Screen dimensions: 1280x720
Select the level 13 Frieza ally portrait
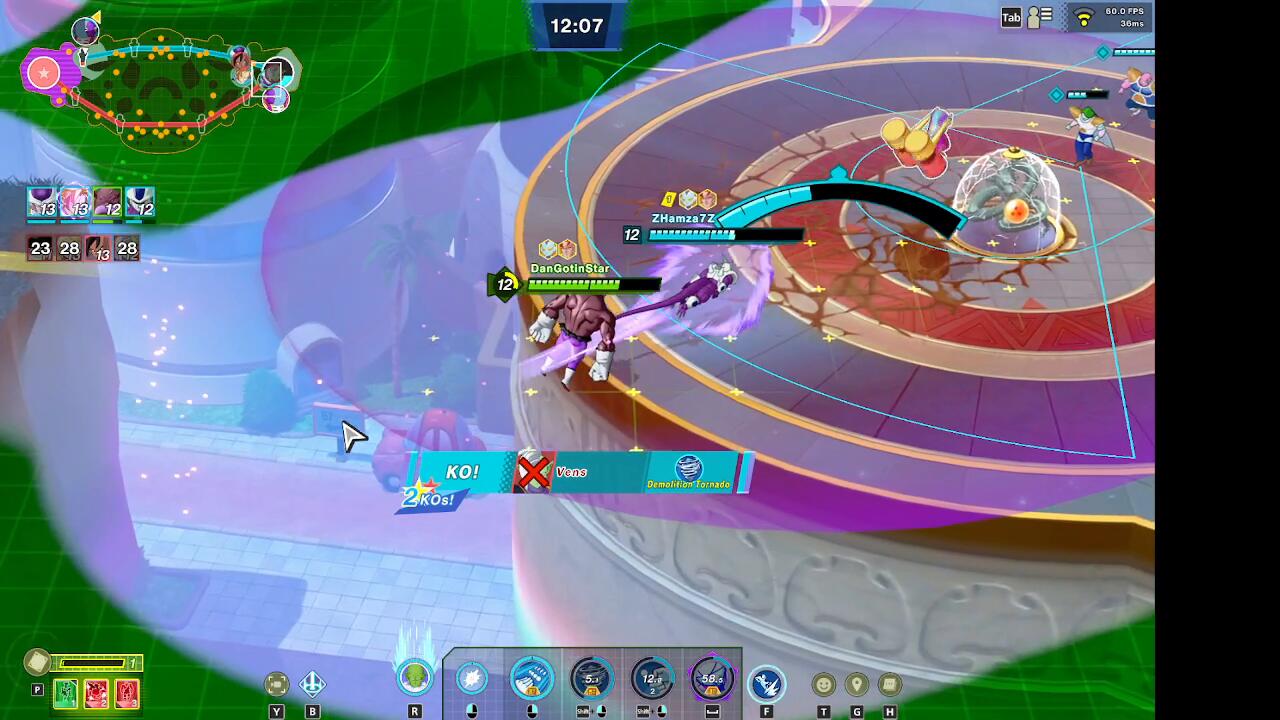(x=43, y=203)
